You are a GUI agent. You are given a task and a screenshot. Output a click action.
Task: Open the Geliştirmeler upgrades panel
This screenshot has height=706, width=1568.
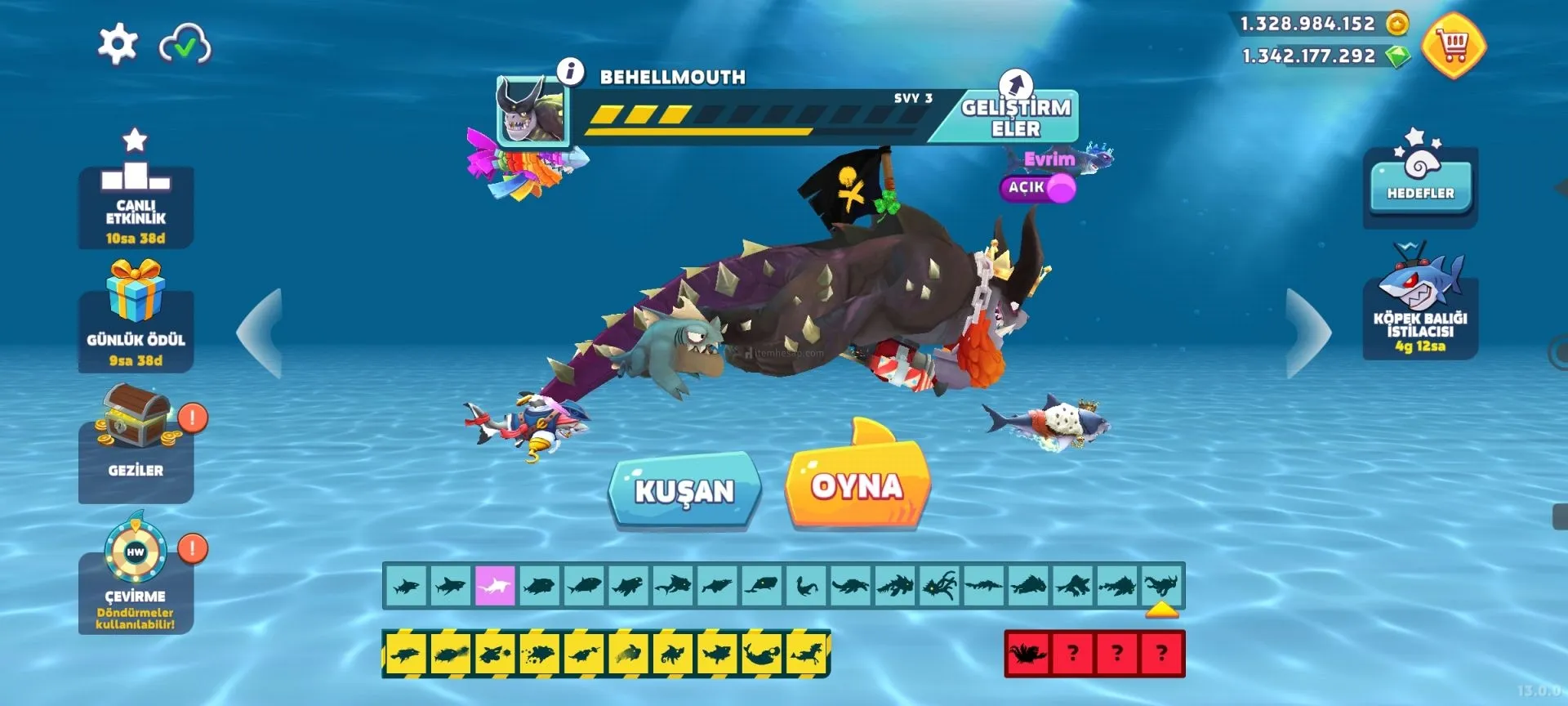click(x=1015, y=117)
